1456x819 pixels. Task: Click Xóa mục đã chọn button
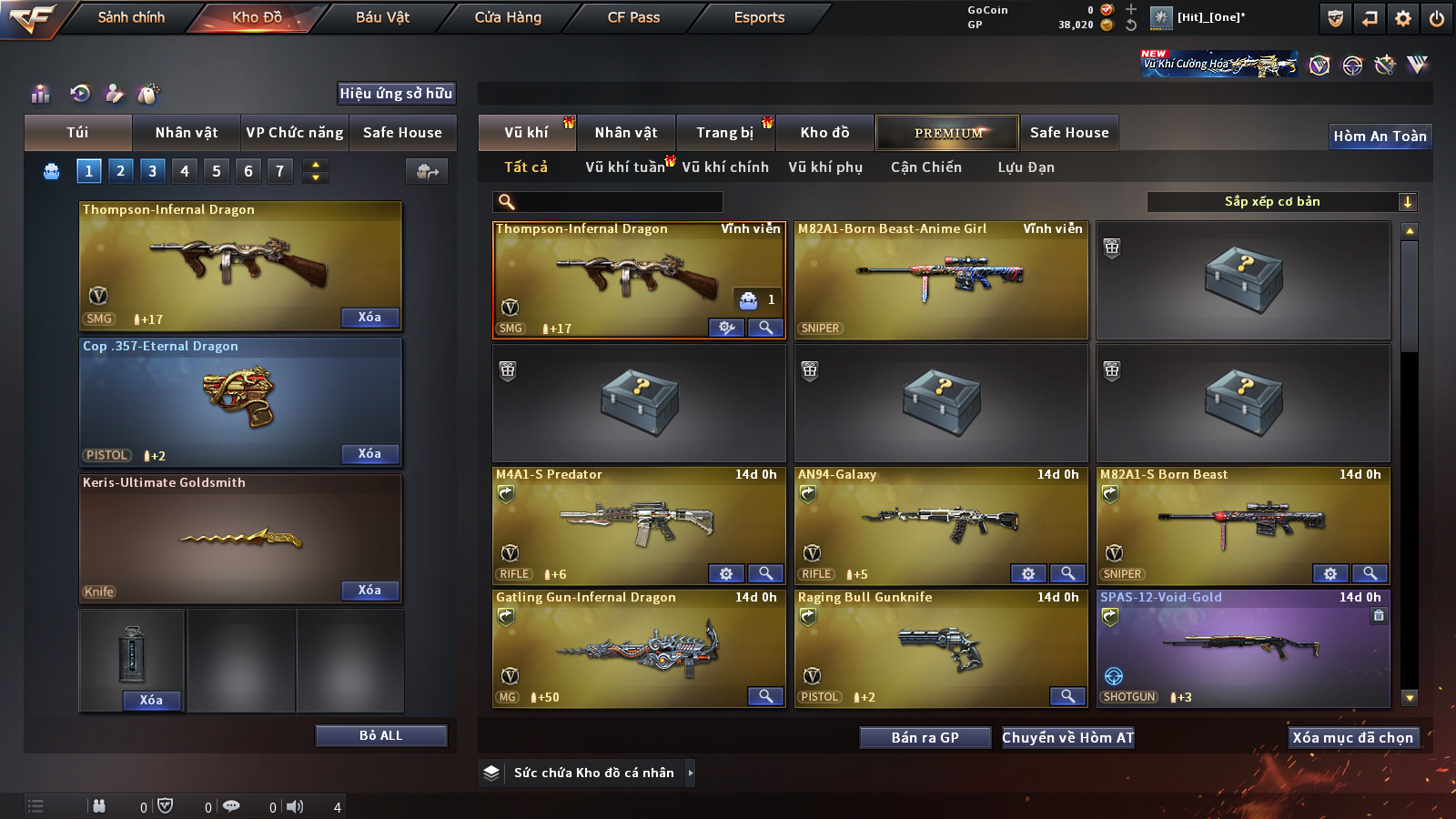[x=1352, y=737]
